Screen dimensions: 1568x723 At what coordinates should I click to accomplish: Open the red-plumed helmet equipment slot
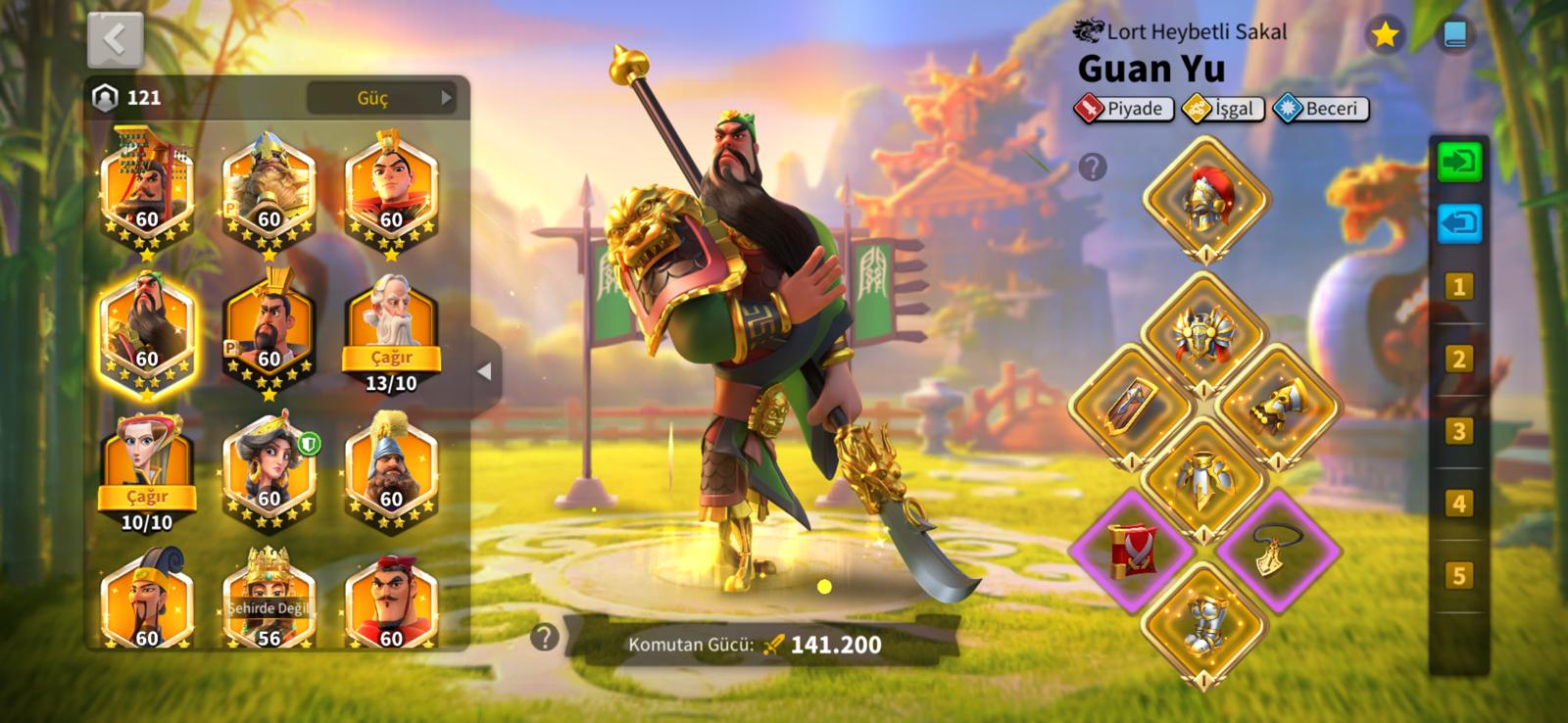click(x=1204, y=200)
